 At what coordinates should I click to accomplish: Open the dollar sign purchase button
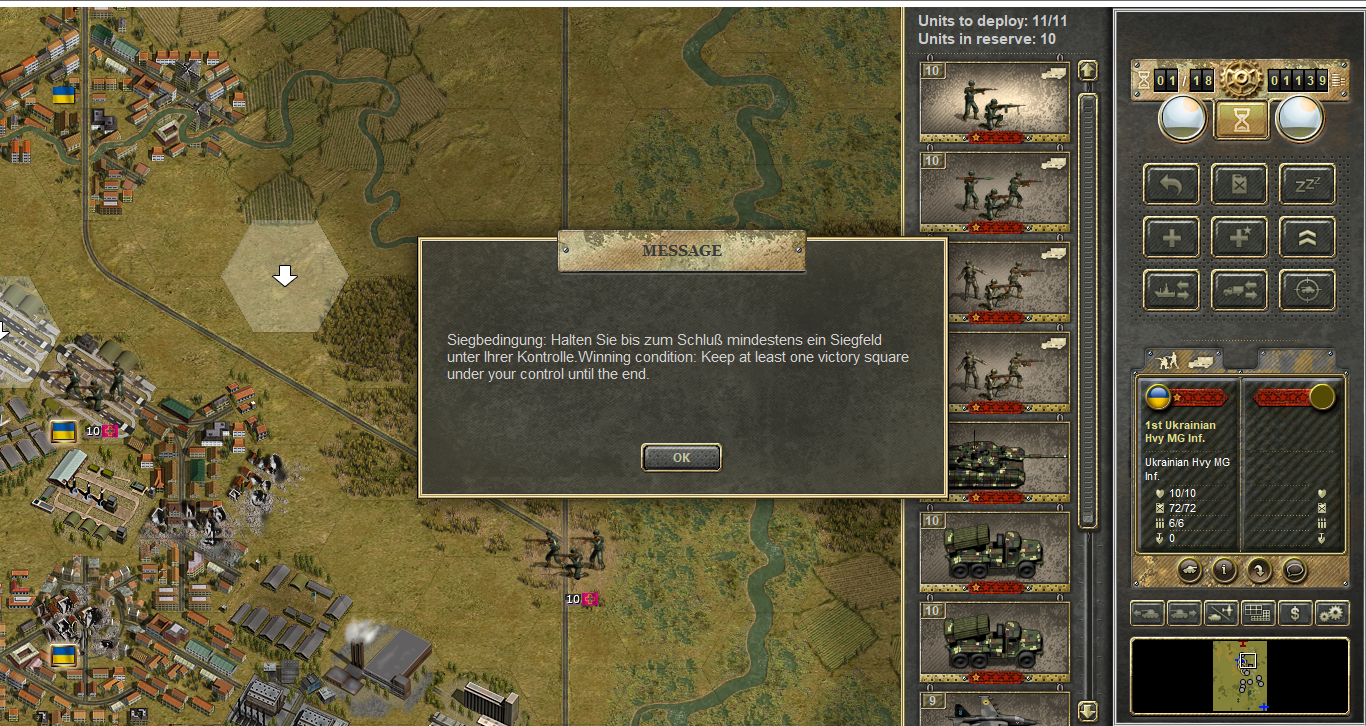[x=1295, y=613]
